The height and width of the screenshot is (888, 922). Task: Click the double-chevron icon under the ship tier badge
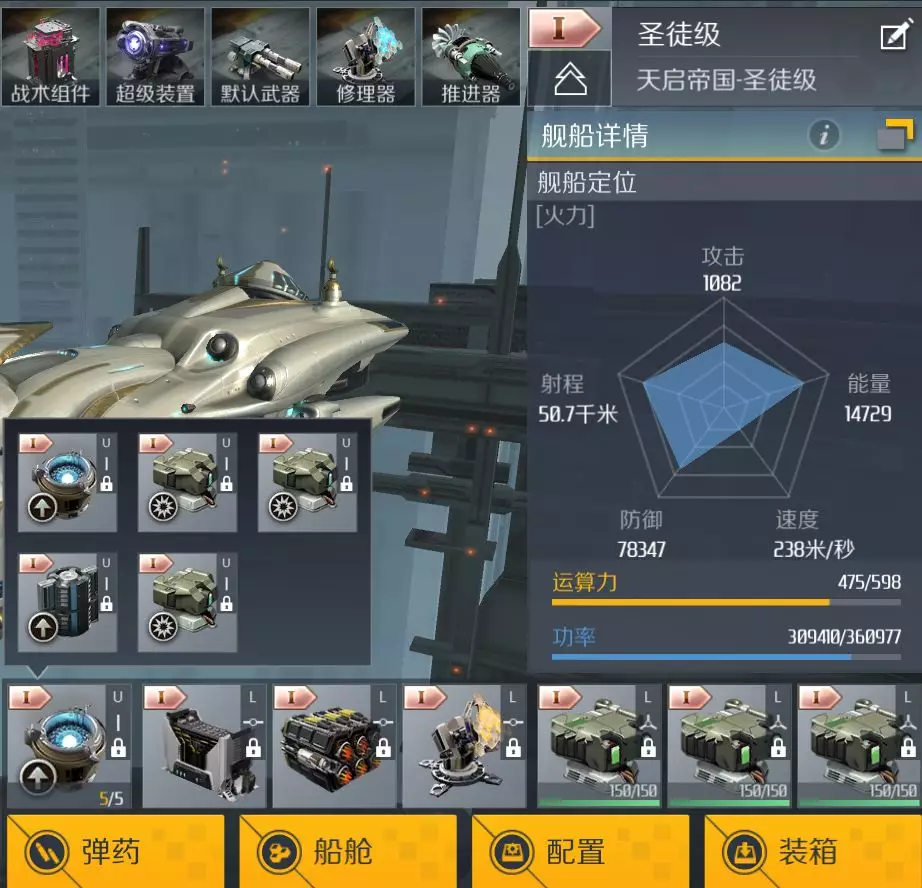pyautogui.click(x=569, y=80)
